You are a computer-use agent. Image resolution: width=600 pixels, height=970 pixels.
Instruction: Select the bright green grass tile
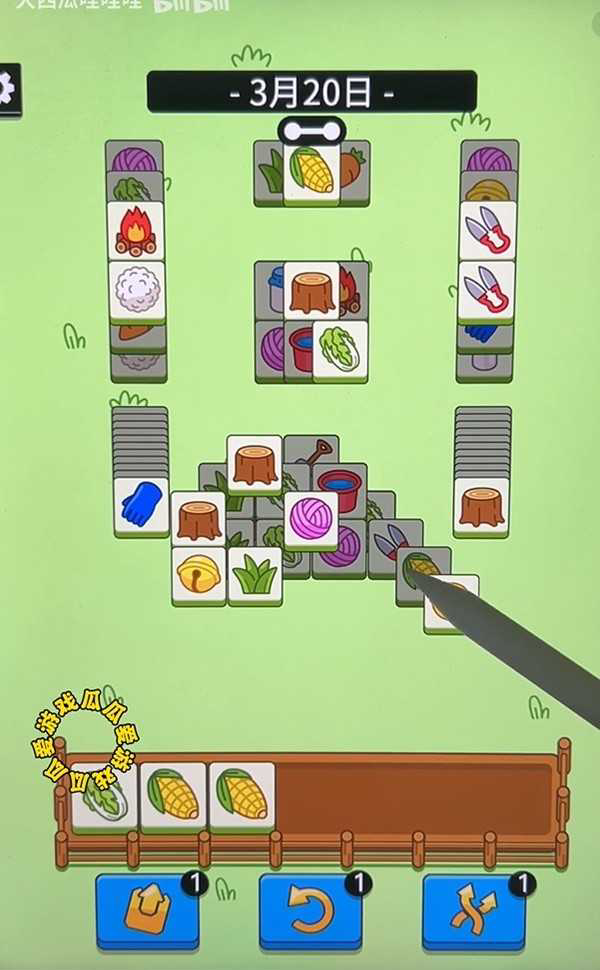click(x=255, y=575)
